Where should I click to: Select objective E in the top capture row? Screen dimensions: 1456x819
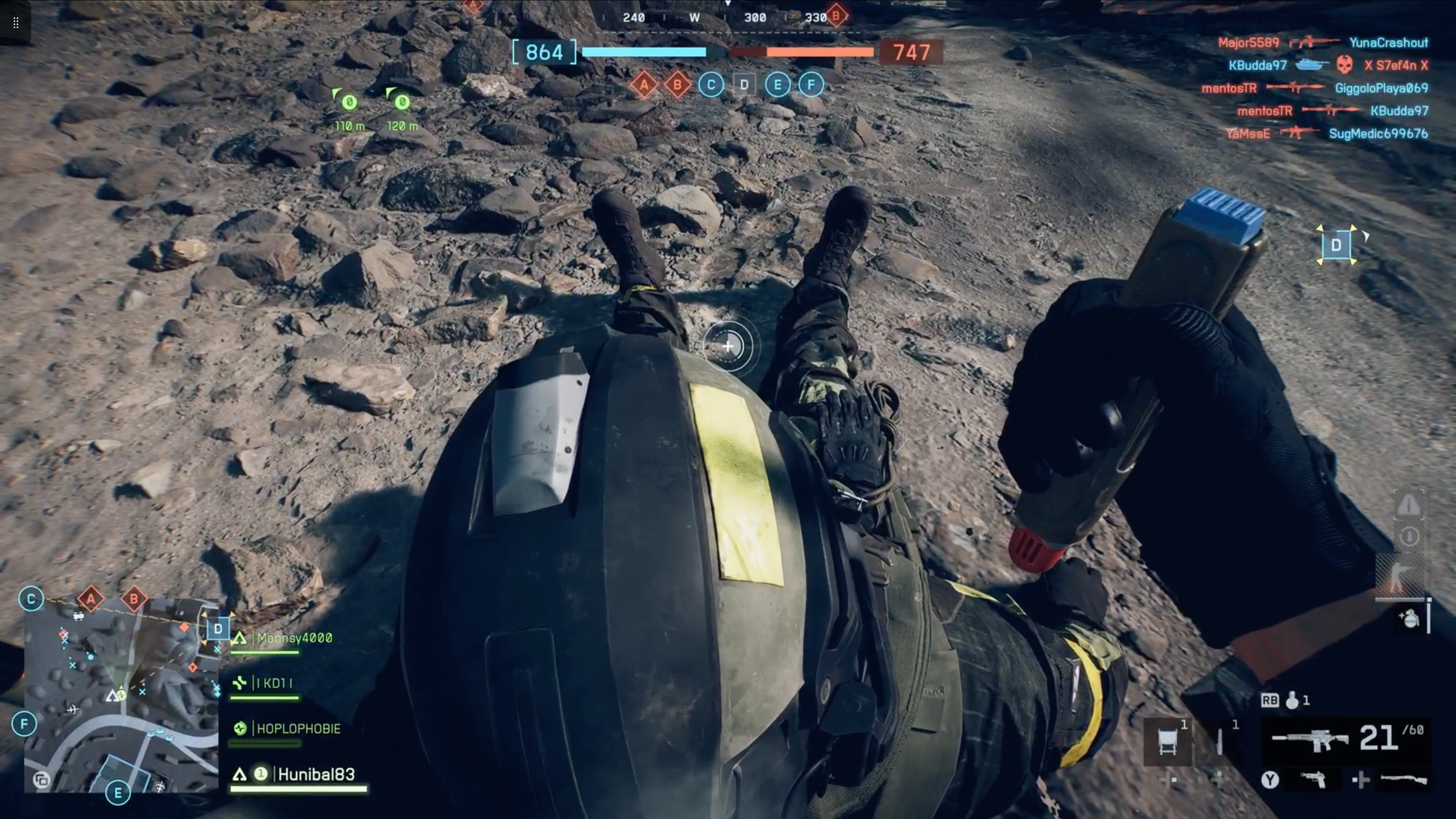(x=778, y=85)
